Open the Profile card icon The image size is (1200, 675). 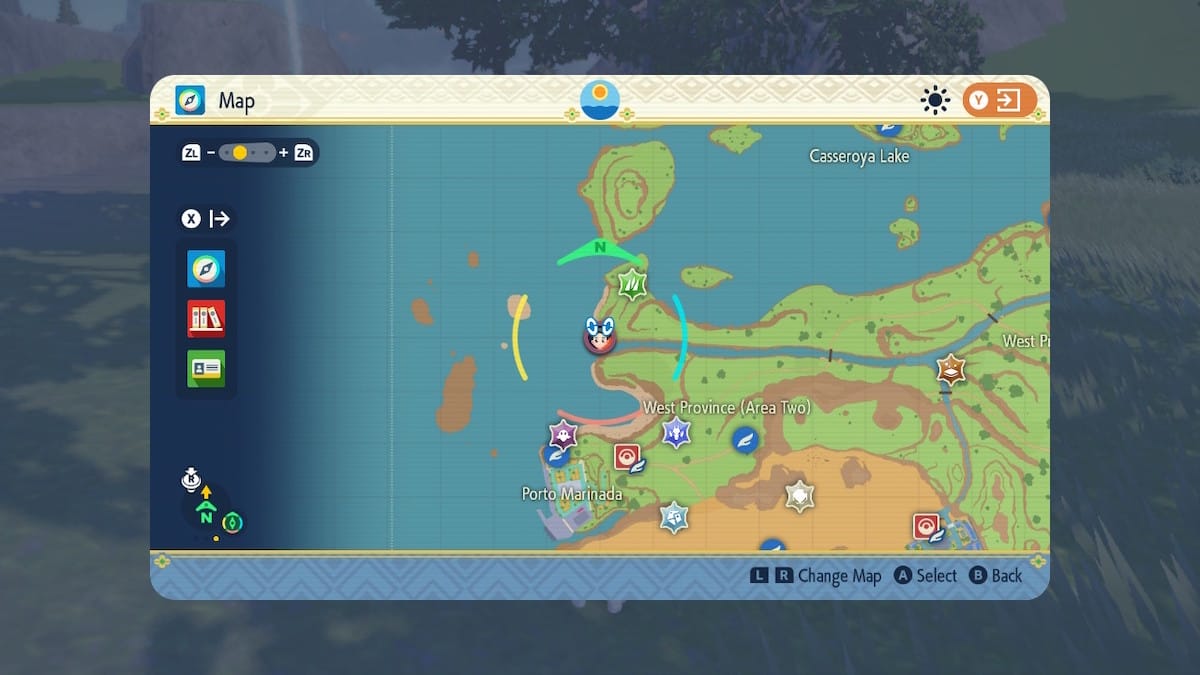206,368
